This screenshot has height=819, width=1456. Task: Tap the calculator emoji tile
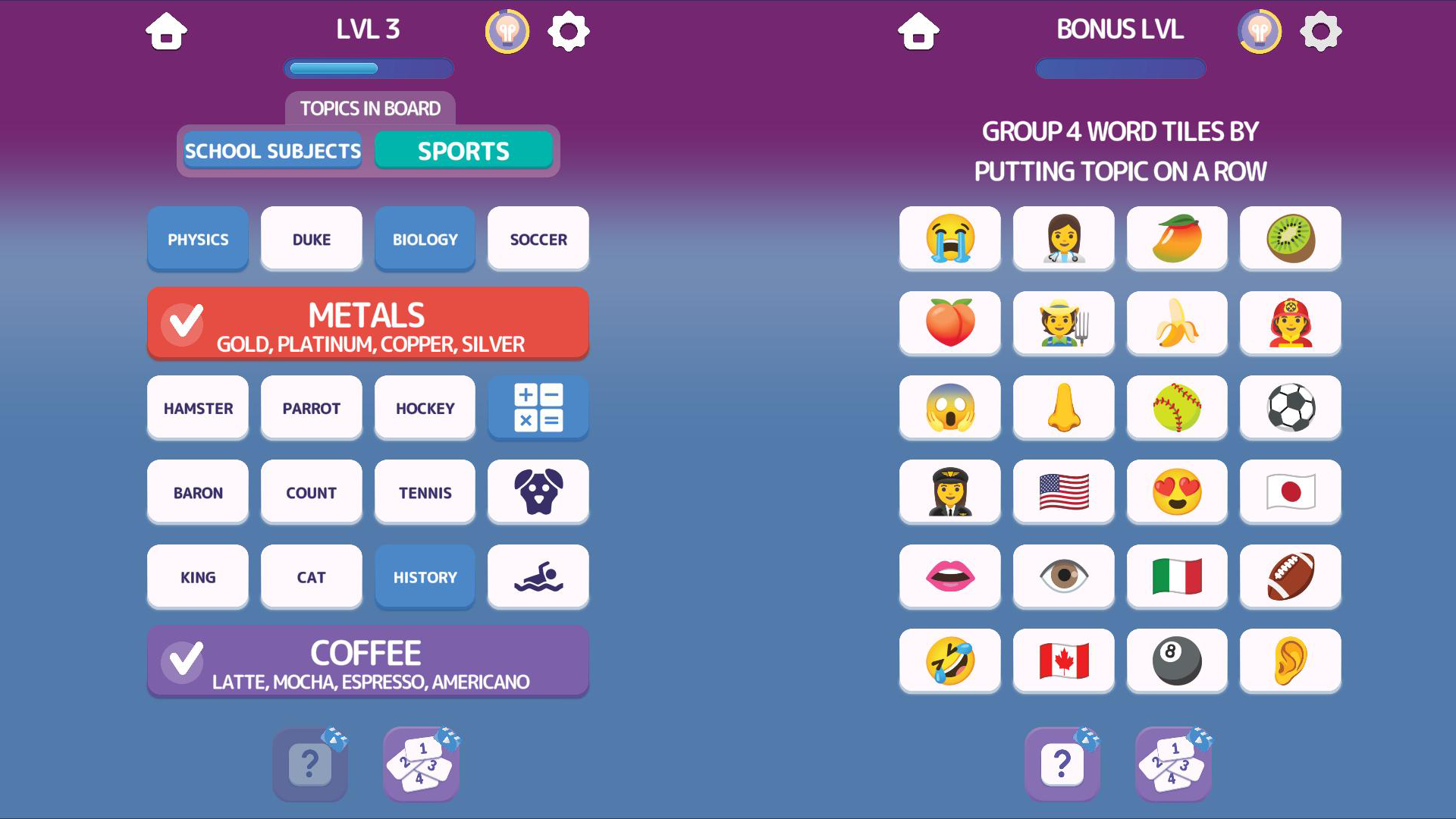point(538,408)
